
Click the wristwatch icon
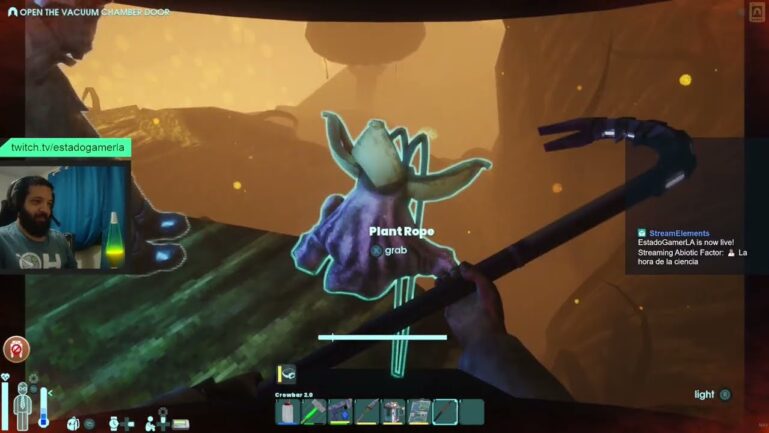[x=114, y=423]
